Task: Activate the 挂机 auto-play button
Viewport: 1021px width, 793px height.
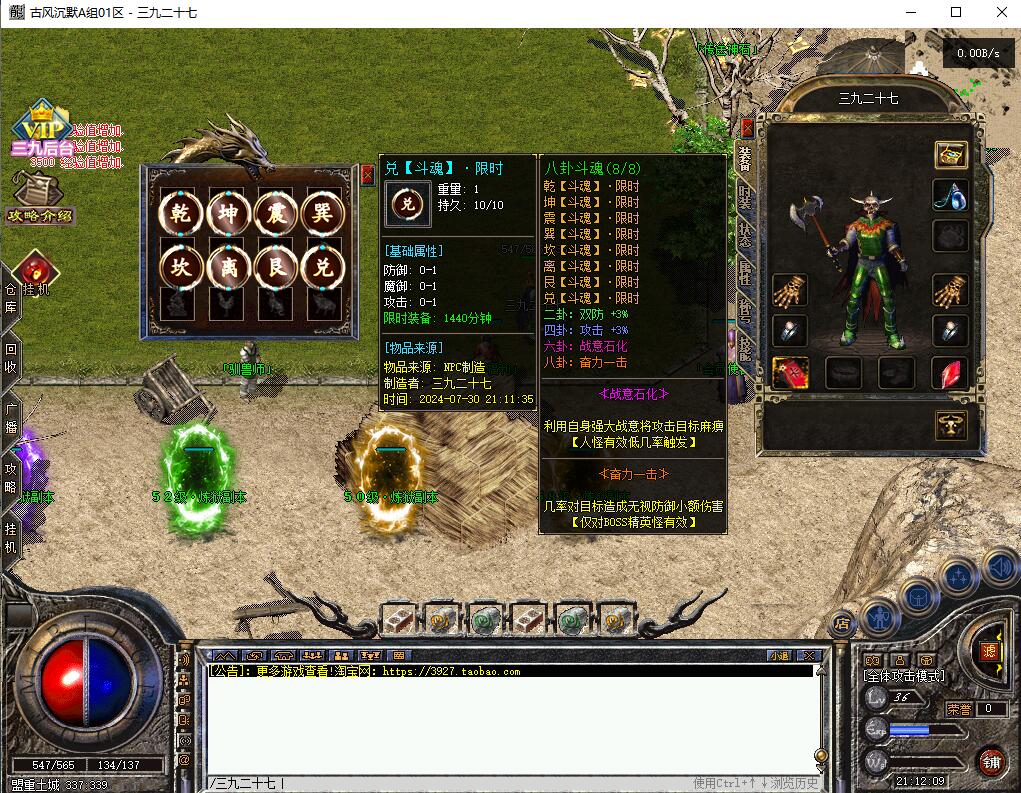Action: [33, 273]
